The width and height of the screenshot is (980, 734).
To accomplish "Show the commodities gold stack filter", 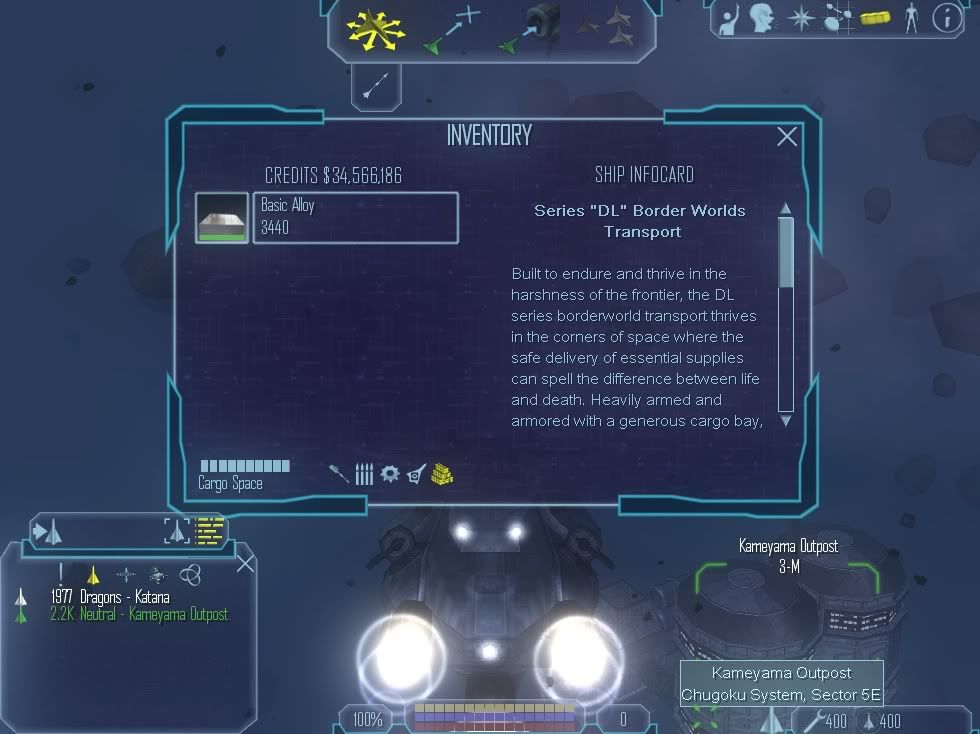I will pos(443,474).
